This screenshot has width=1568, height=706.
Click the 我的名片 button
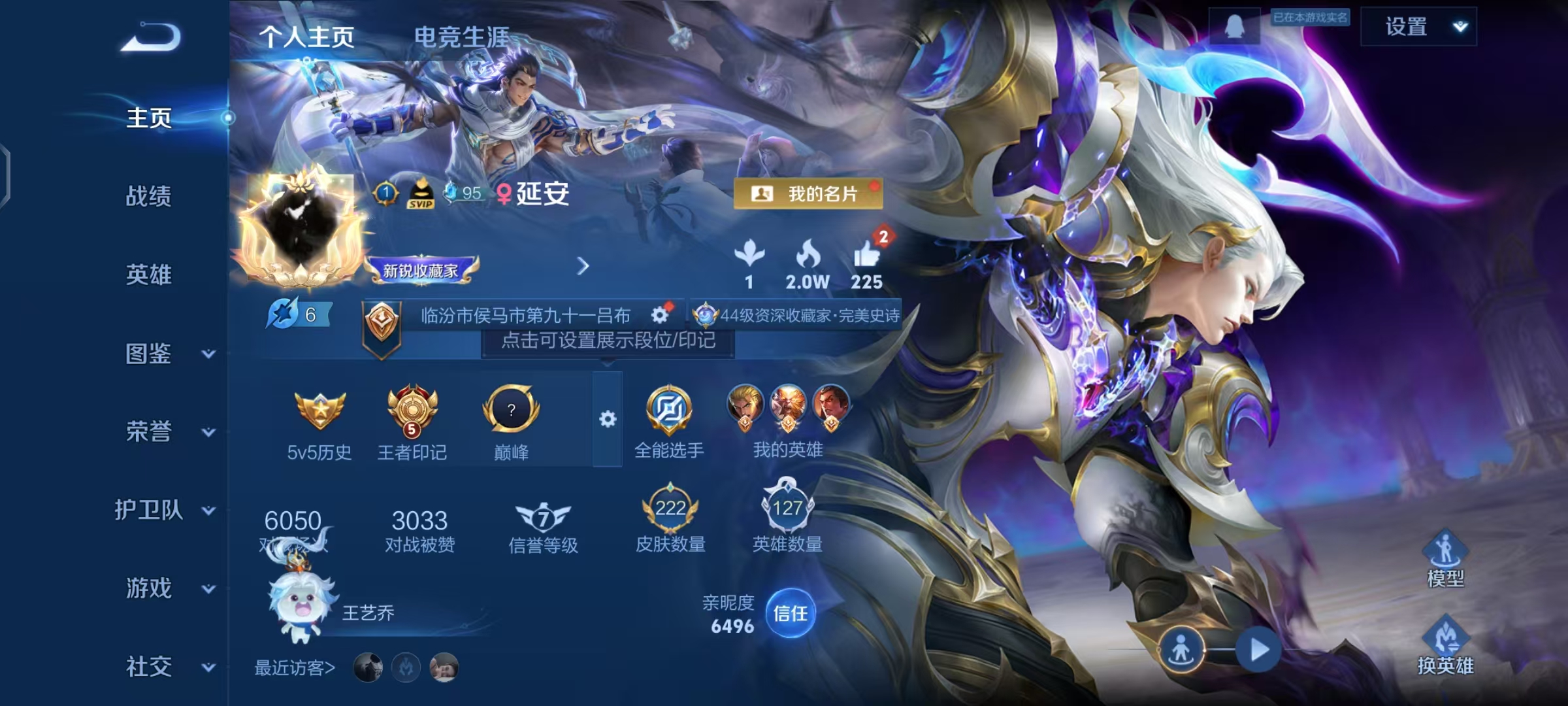[808, 193]
